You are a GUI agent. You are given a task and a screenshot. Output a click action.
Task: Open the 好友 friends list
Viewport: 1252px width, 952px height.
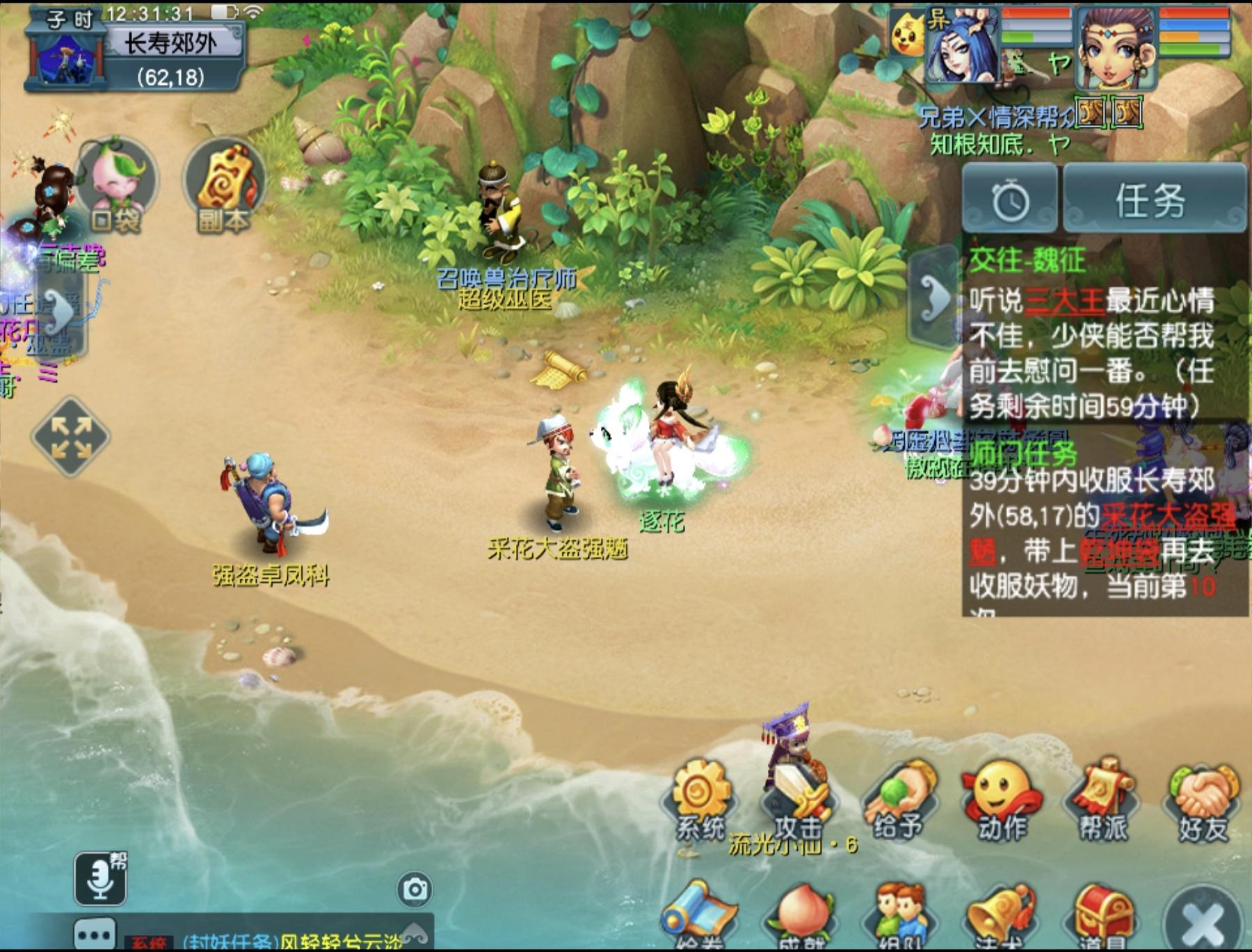coord(1203,800)
